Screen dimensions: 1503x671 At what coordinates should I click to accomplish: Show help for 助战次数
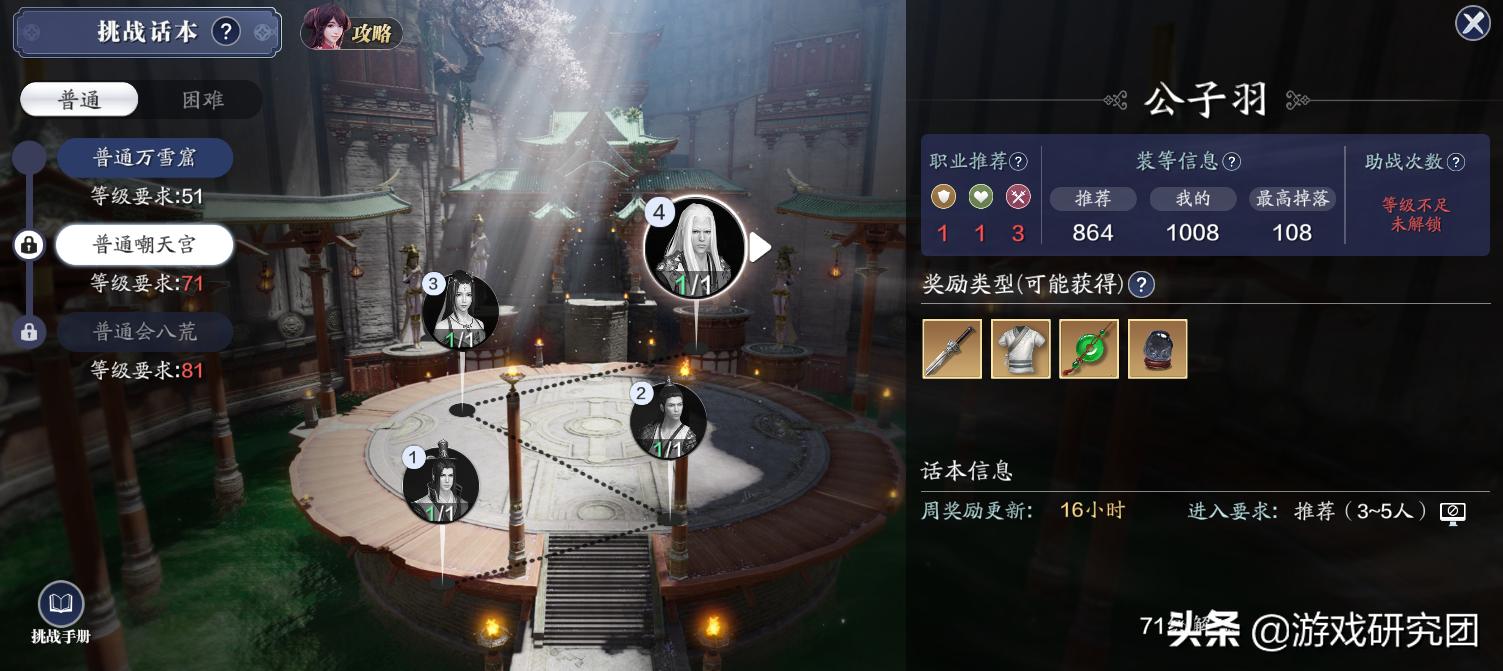coord(1456,161)
